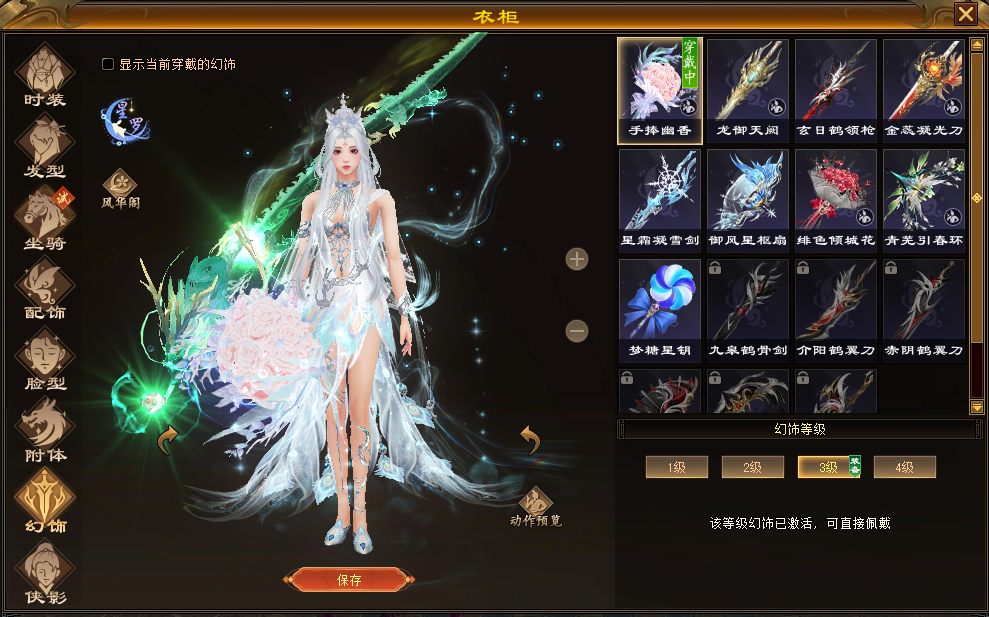This screenshot has width=989, height=617.
Task: Open 动作预览 action preview
Action: (535, 507)
